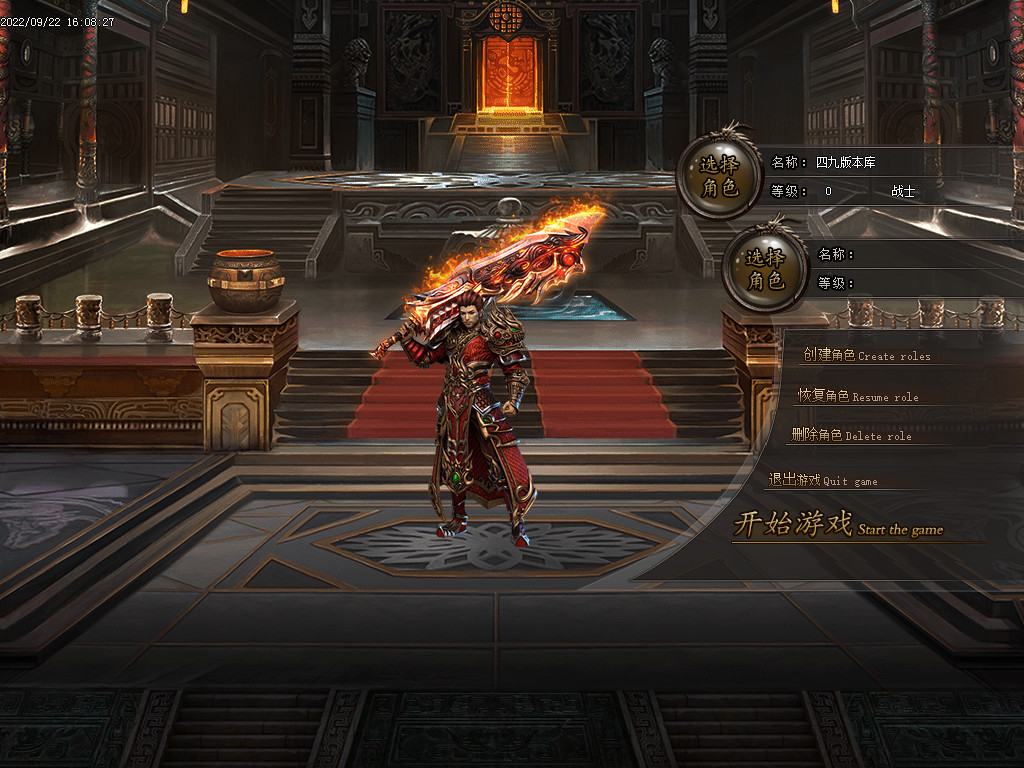Start the game
Viewport: 1024px width, 768px height.
pyautogui.click(x=838, y=525)
